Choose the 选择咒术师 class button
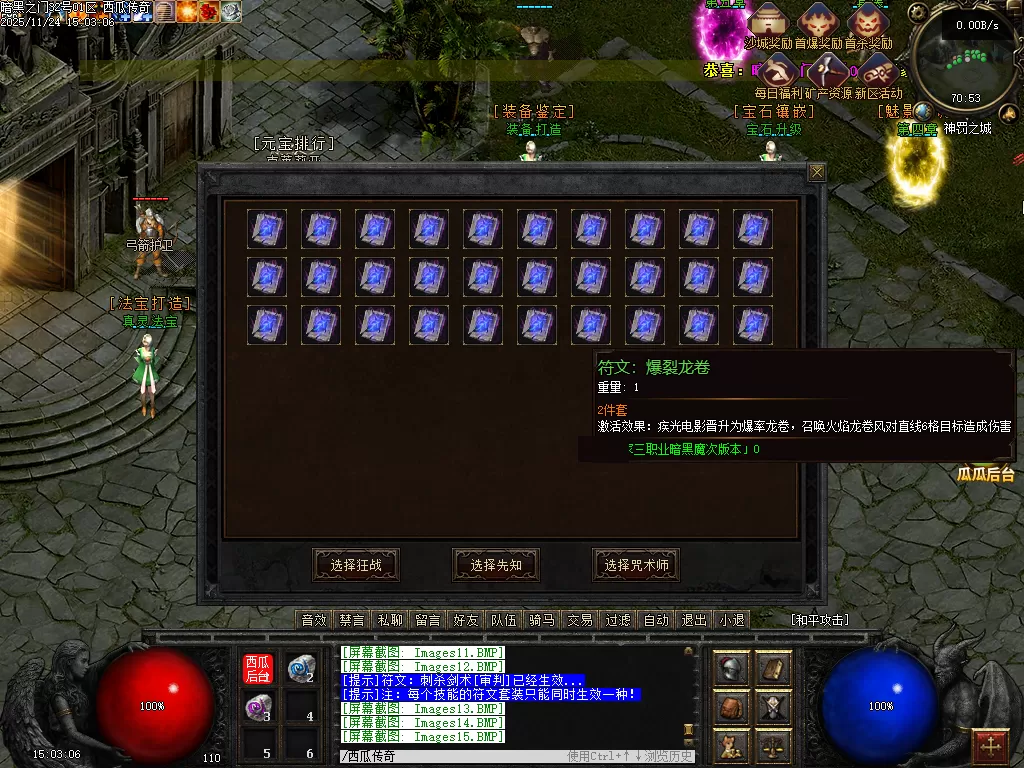Image resolution: width=1024 pixels, height=768 pixels. (635, 565)
